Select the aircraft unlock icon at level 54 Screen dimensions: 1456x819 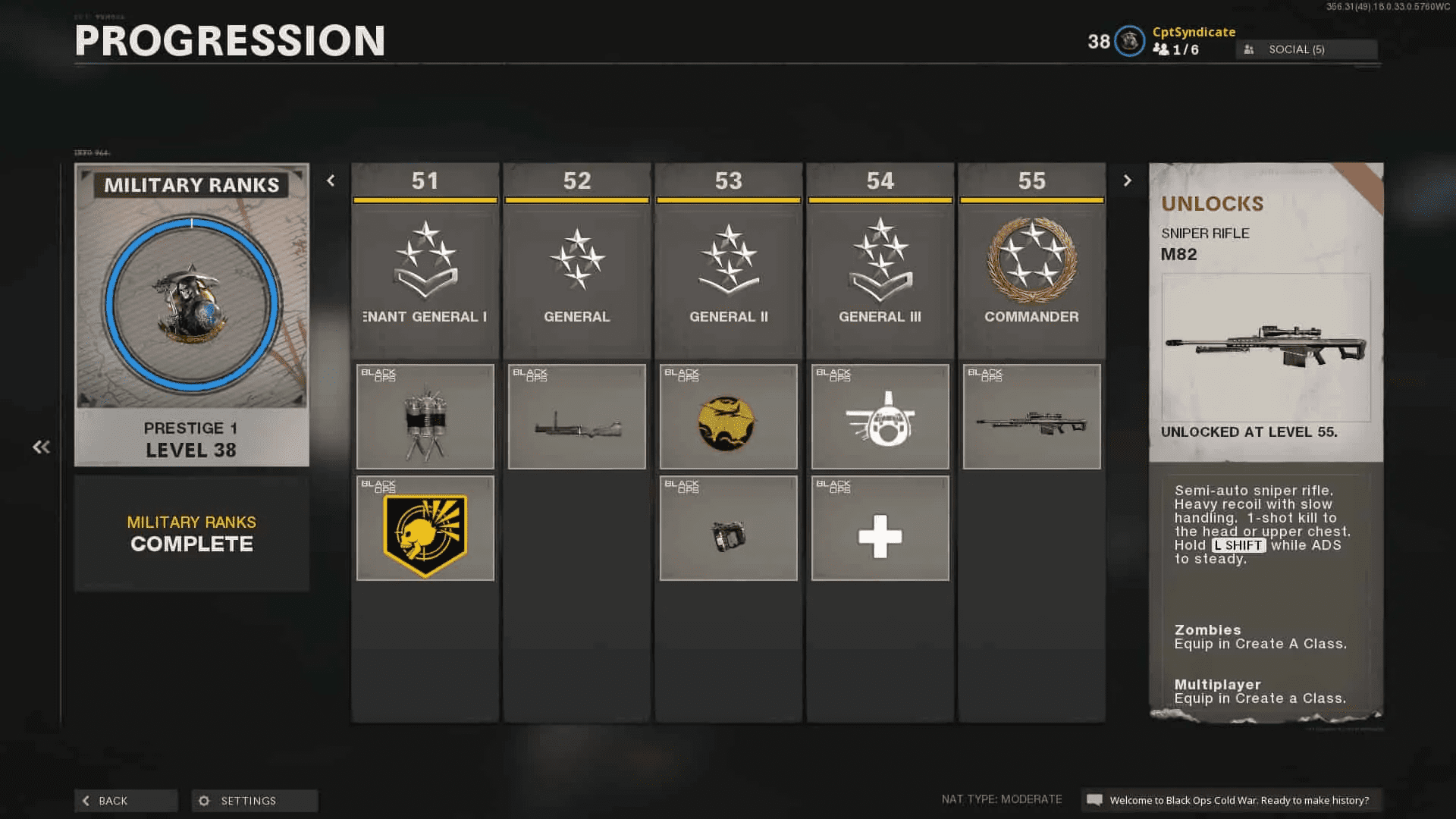(880, 416)
